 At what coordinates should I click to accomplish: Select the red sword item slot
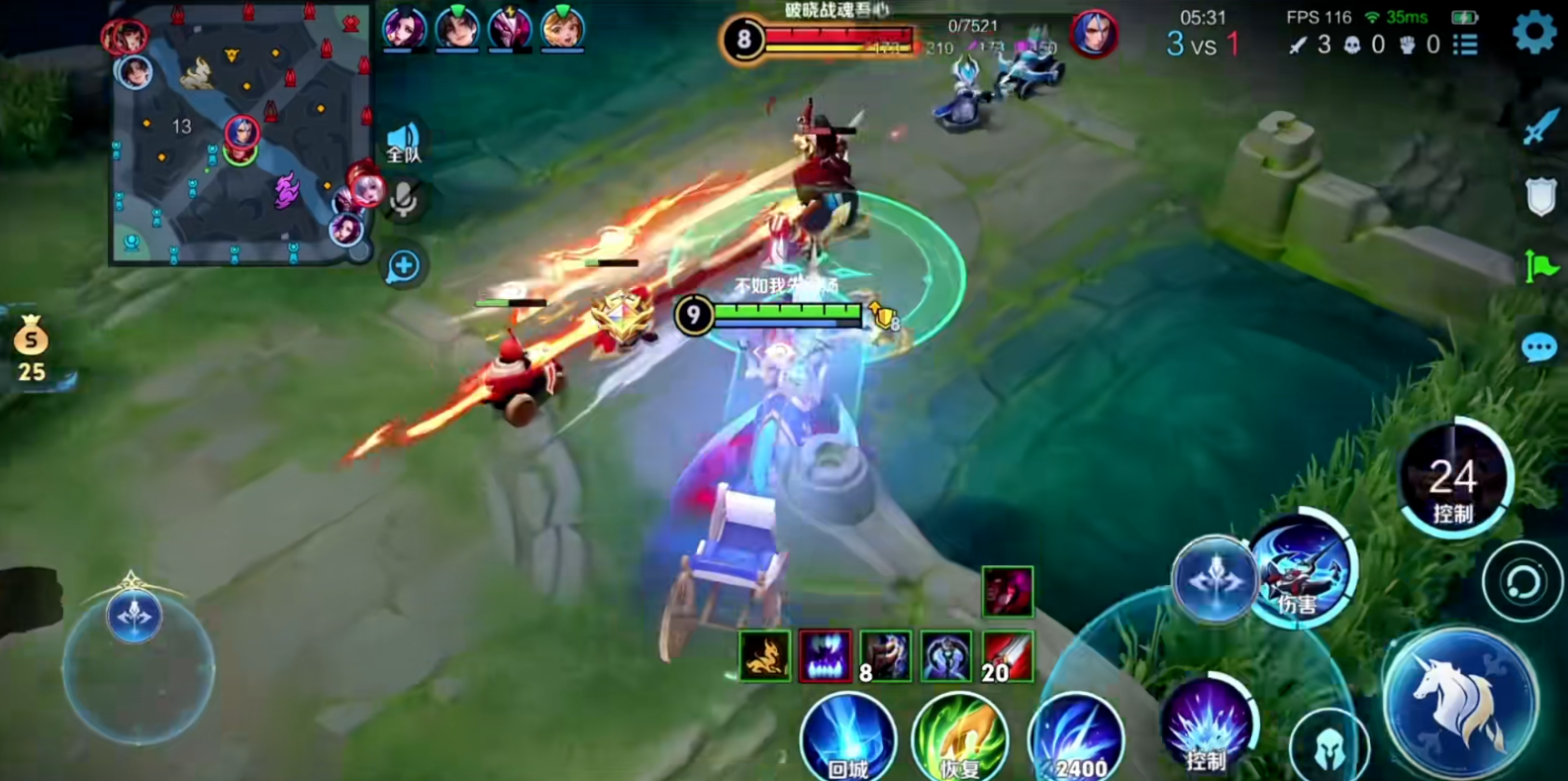coord(1008,656)
